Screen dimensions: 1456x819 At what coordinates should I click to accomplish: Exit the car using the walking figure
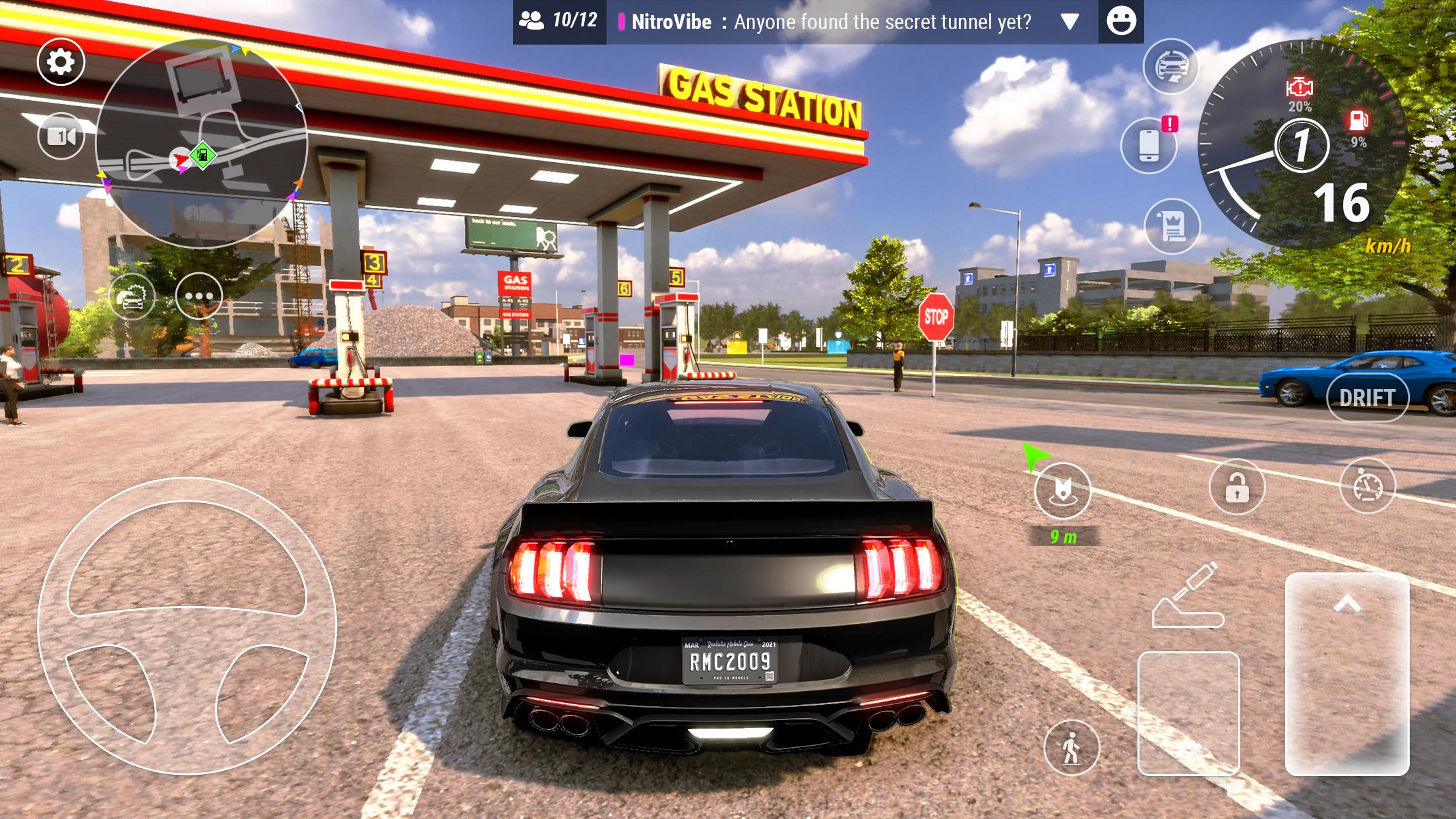(x=1072, y=748)
